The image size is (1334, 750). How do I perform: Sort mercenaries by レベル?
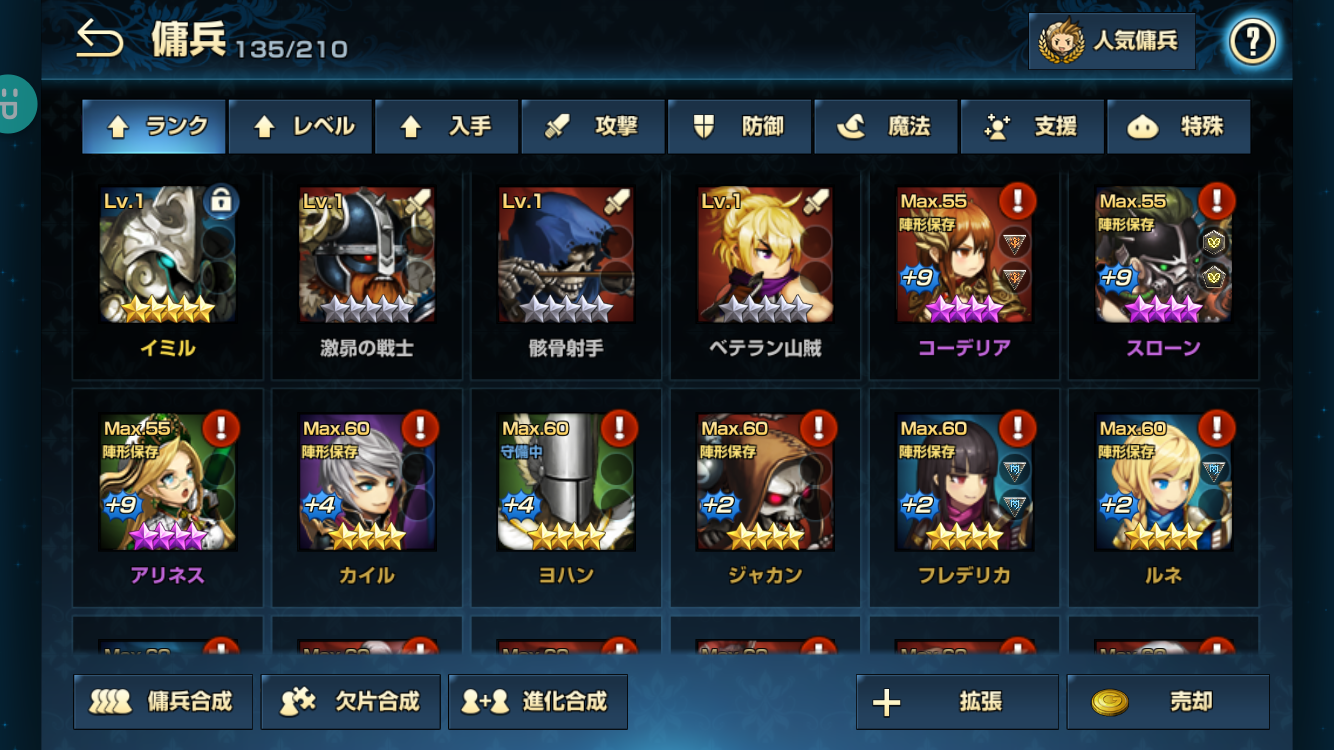[301, 127]
